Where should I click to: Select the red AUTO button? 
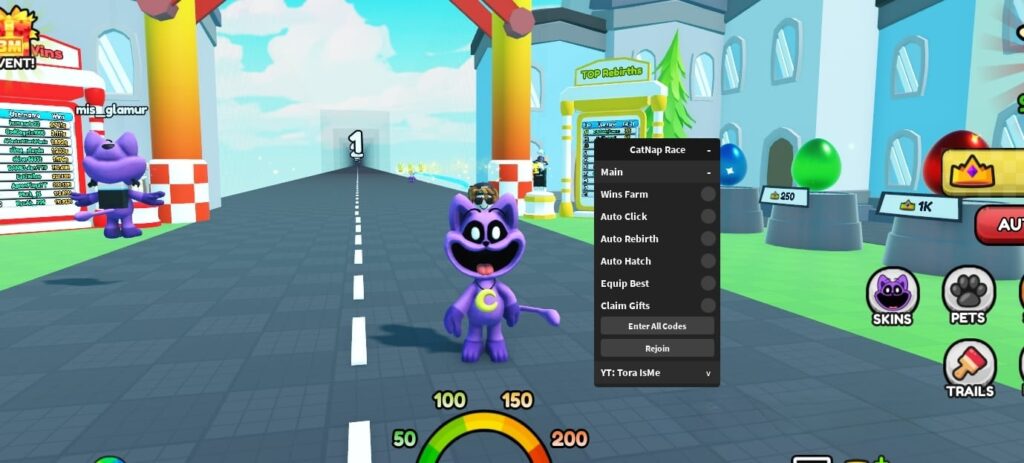pyautogui.click(x=1000, y=225)
